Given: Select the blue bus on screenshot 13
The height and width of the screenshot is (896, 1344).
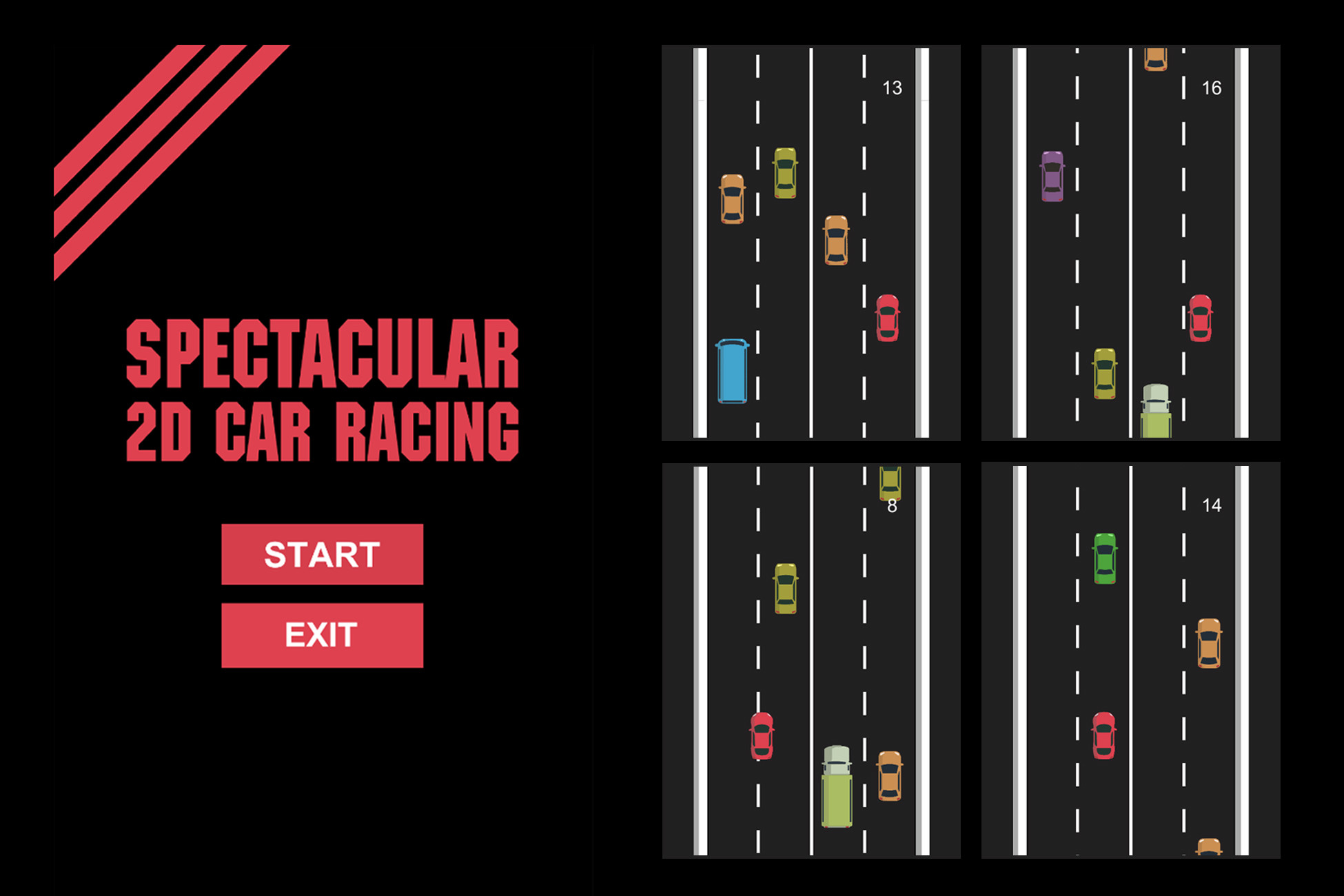Looking at the screenshot, I should [733, 372].
